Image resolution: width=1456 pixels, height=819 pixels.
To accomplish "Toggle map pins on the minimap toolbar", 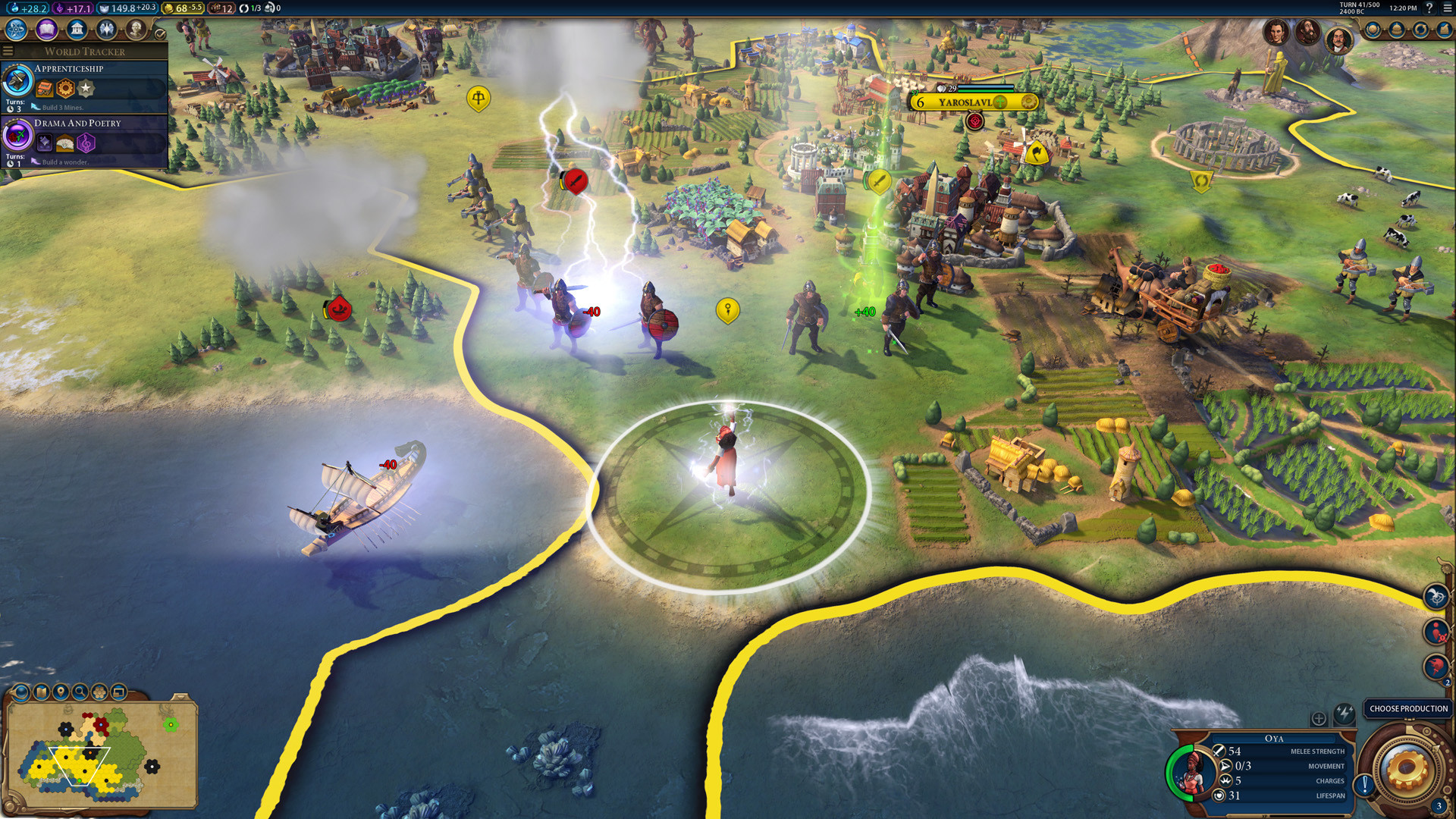I will 61,692.
